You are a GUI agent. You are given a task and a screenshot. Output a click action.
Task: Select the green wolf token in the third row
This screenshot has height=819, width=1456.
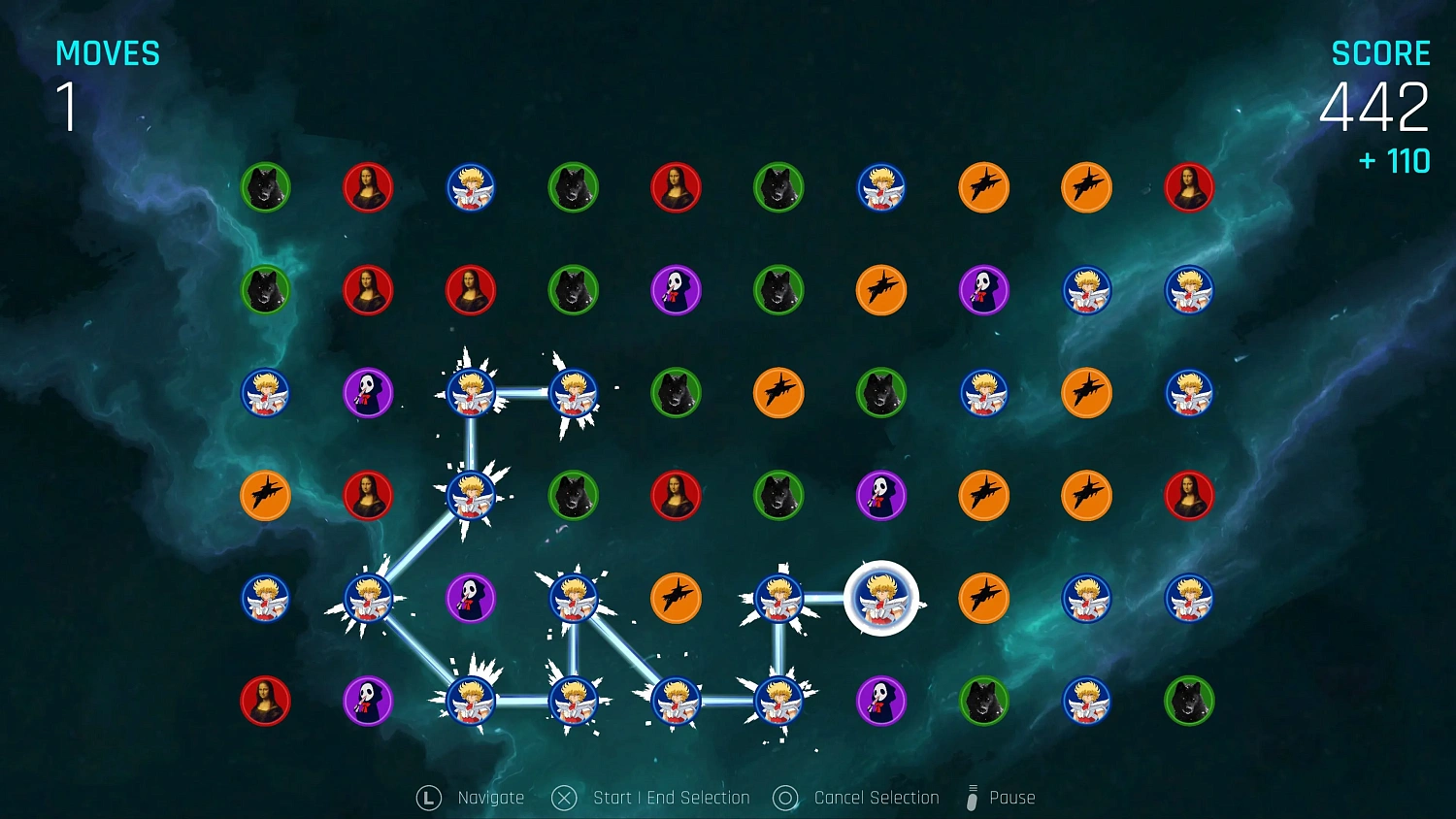point(677,393)
